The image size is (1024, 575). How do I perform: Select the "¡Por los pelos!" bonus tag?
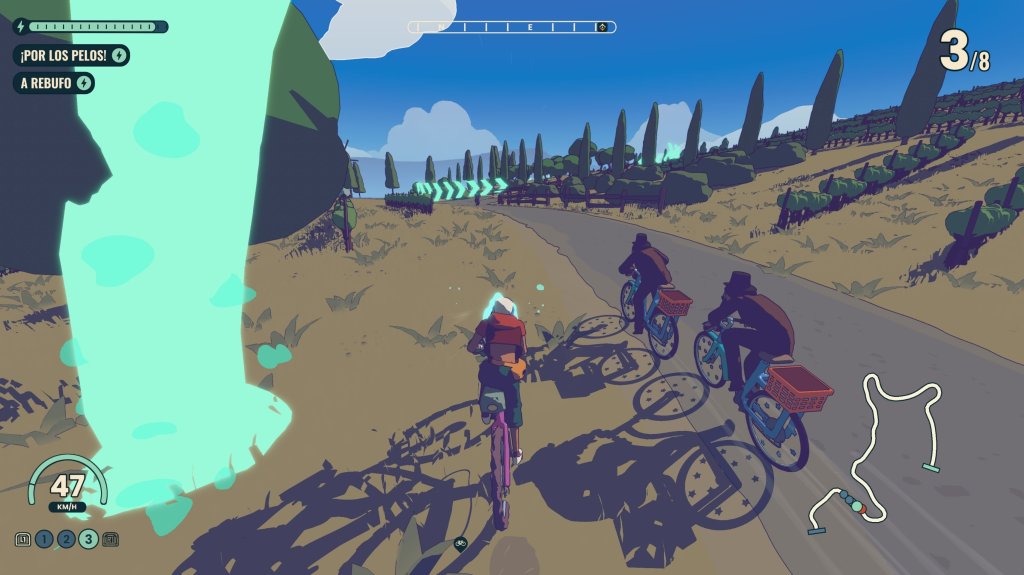coord(71,55)
